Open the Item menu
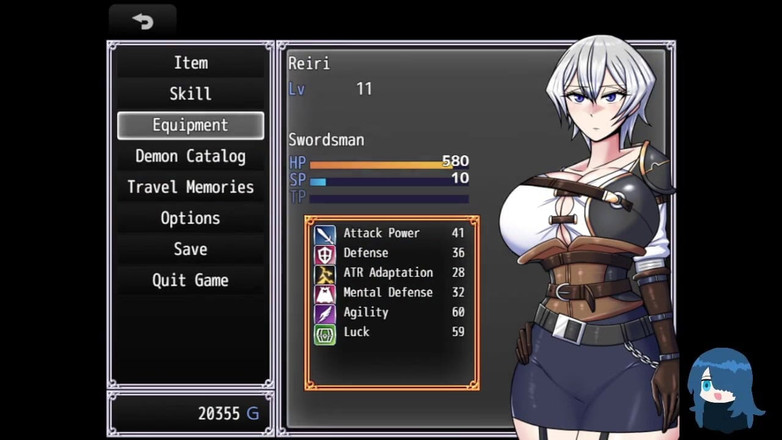Viewport: 782px width, 440px height. 190,63
